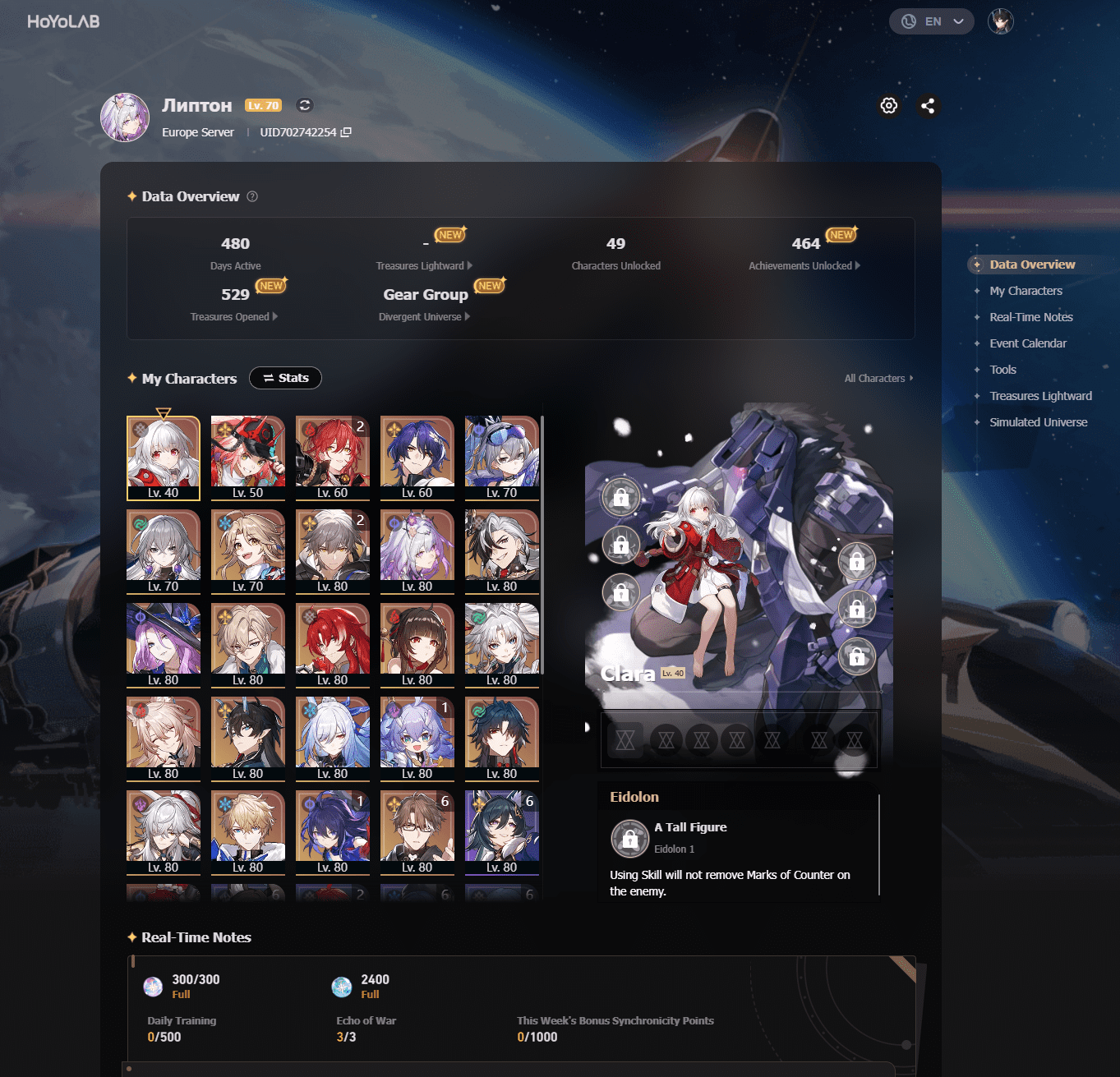Switch to Event Calendar in the sidebar
Screen dimensions: 1120x1077
(x=1028, y=343)
